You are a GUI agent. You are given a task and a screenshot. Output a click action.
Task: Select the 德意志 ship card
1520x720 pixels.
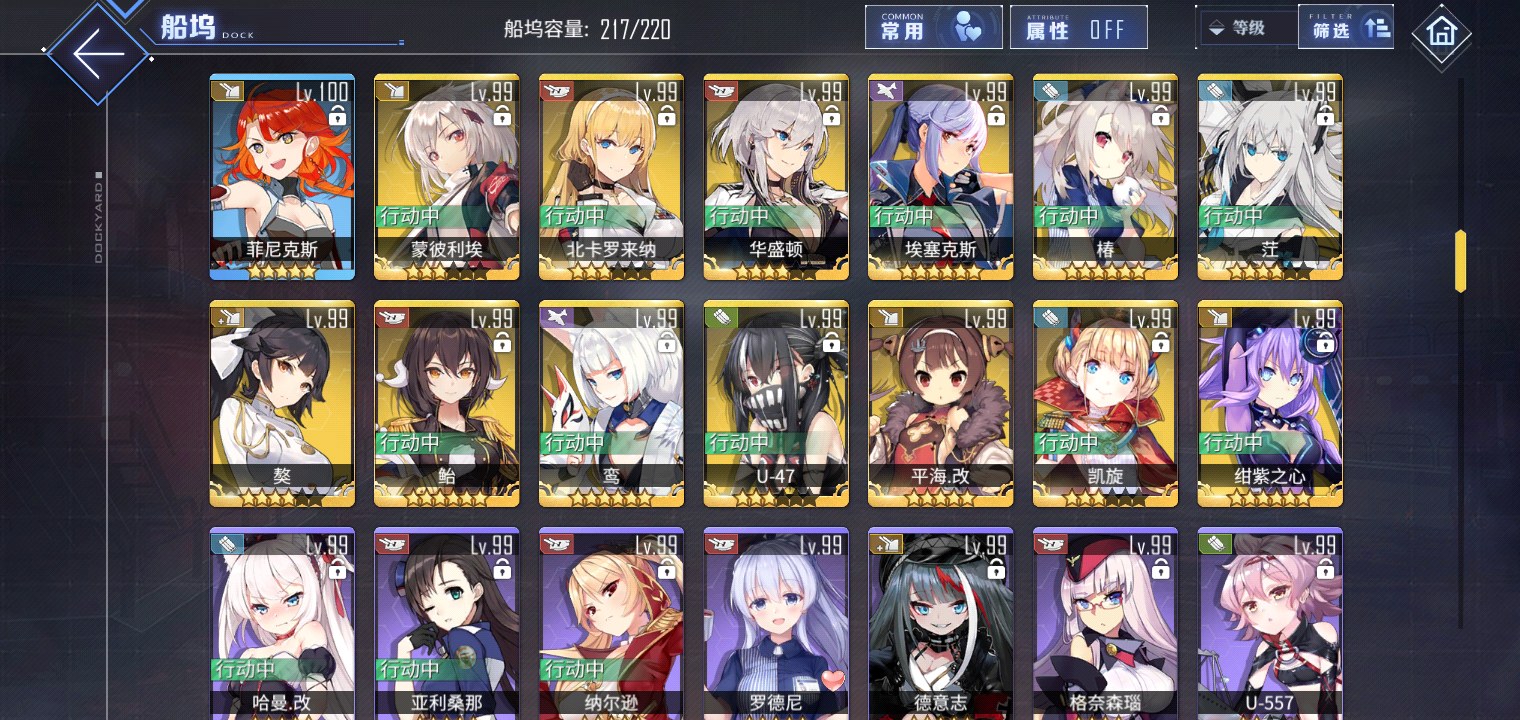[x=940, y=625]
